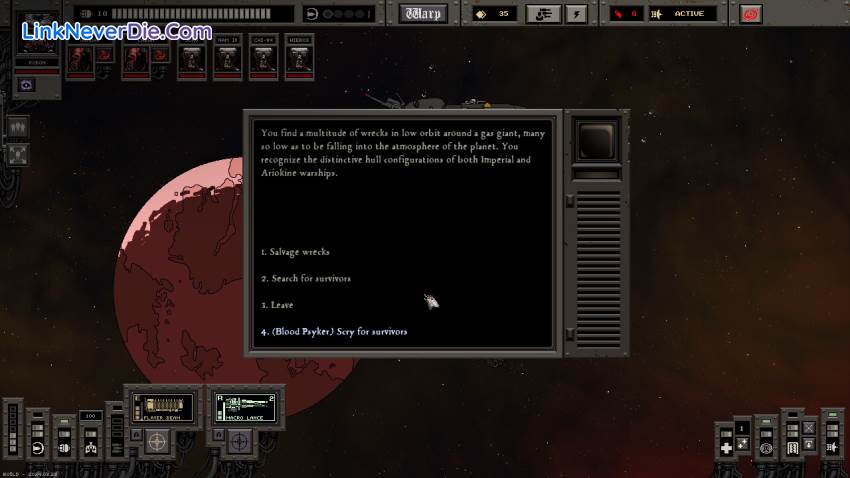Click the crosshair under Player Beam

[x=157, y=440]
